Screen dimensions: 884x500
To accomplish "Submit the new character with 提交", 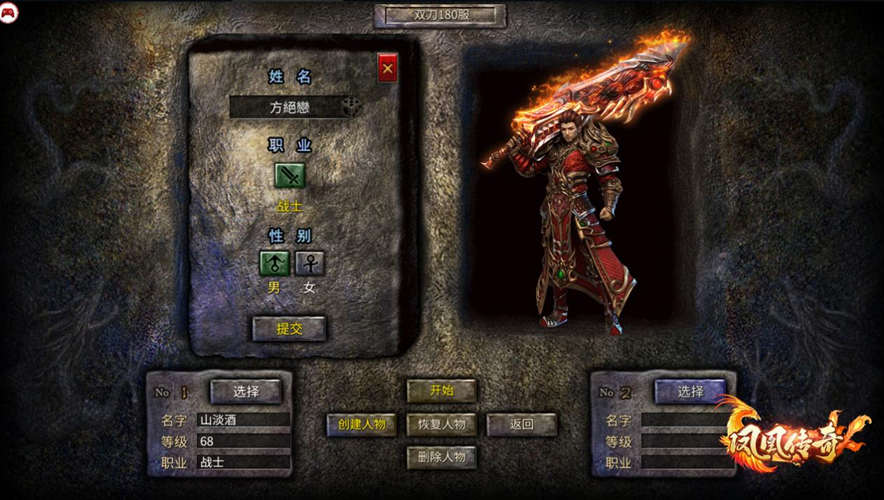I will (x=288, y=328).
